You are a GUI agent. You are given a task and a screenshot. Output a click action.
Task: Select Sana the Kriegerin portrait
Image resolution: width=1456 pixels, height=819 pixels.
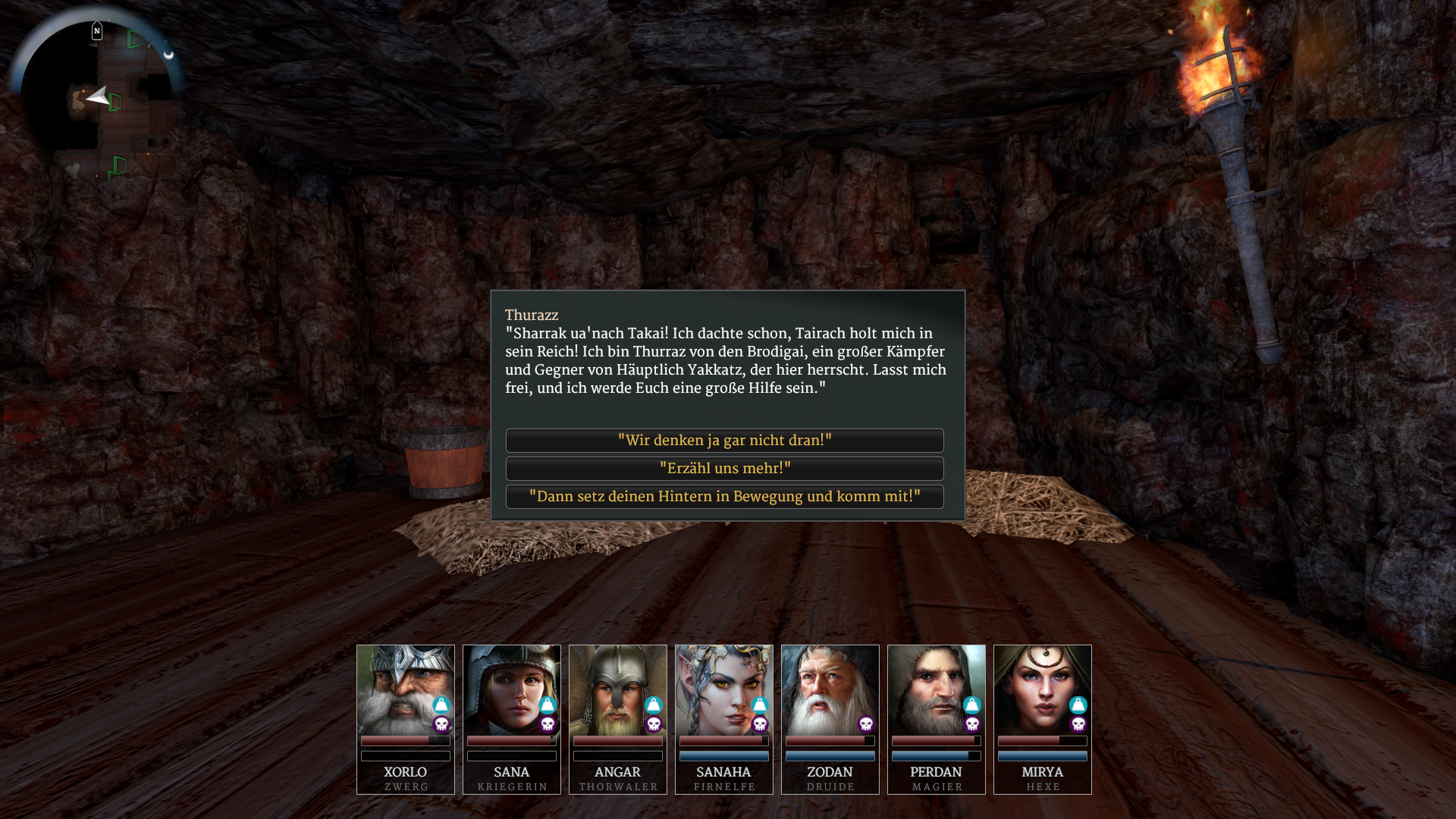(511, 689)
